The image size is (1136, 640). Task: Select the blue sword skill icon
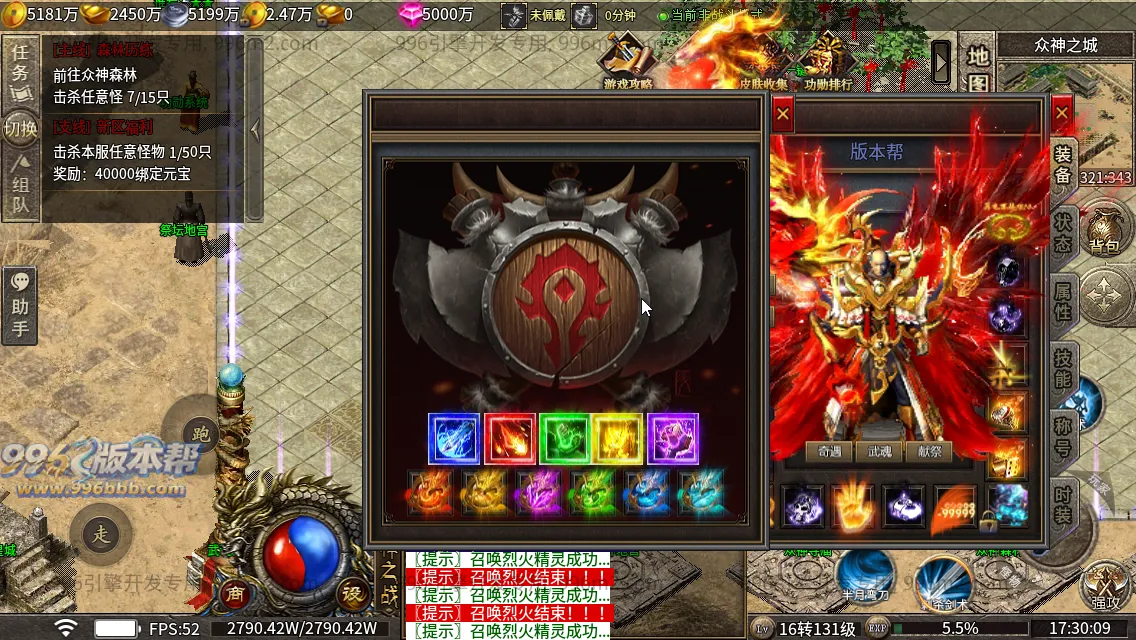click(x=453, y=438)
